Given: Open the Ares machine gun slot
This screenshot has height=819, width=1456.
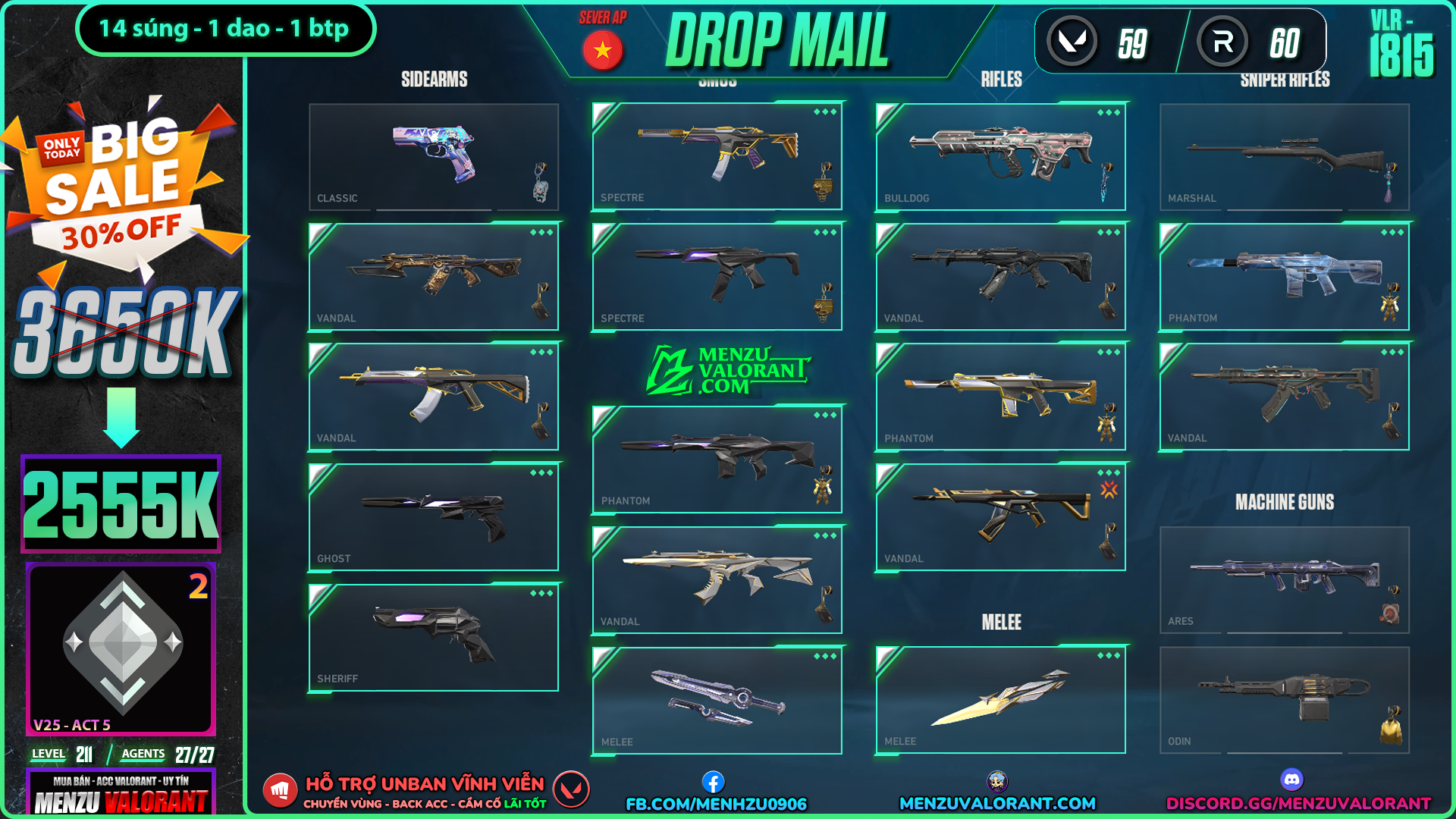Looking at the screenshot, I should coord(1285,580).
